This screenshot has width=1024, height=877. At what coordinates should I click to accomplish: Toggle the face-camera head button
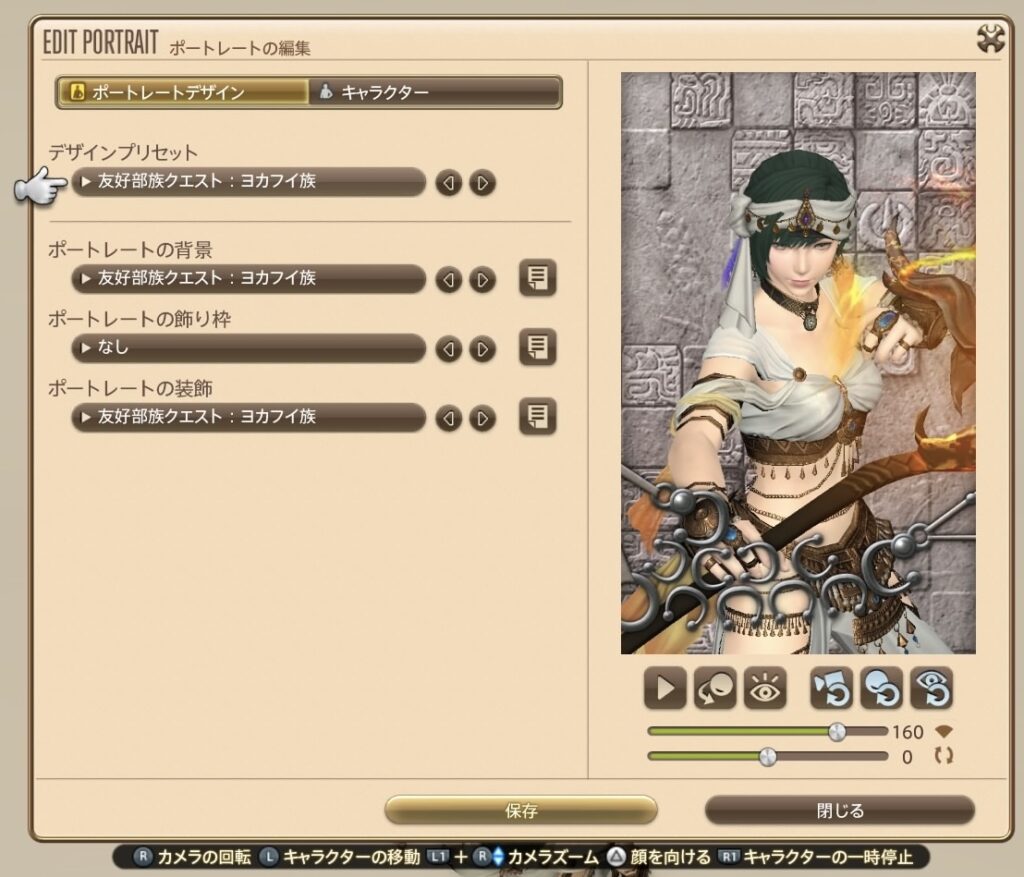(715, 688)
